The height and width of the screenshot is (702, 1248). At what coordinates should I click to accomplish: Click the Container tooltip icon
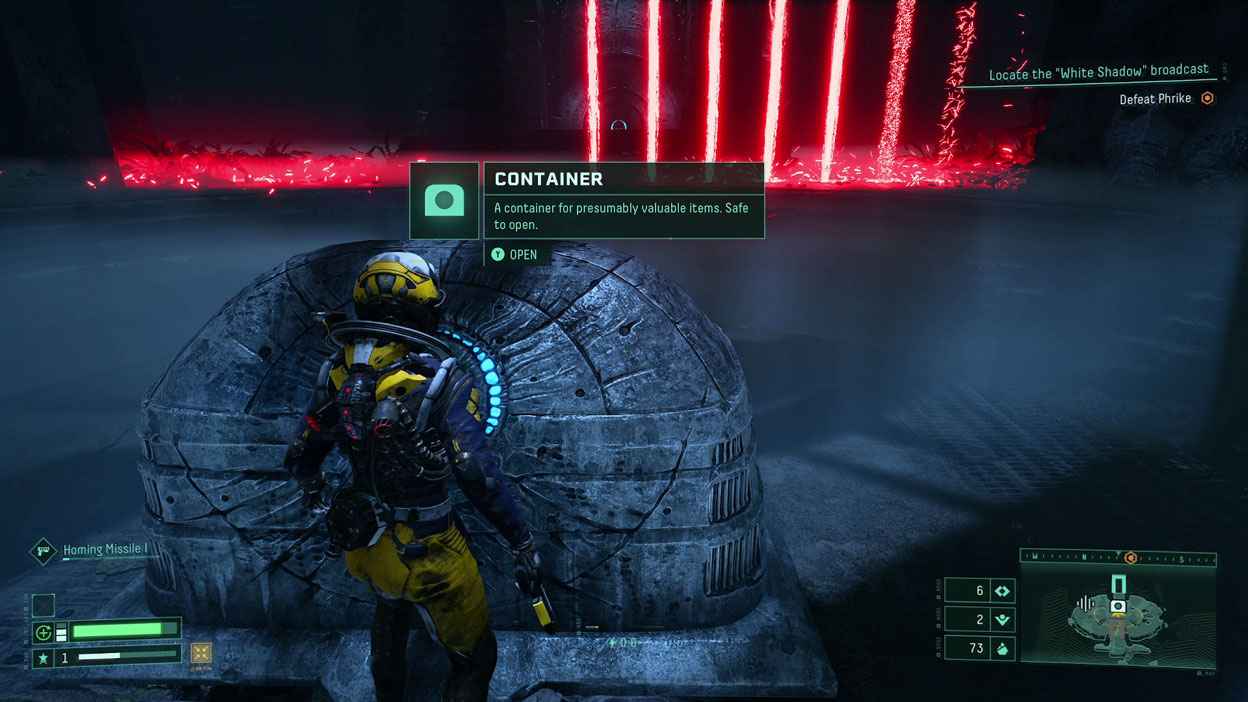click(445, 201)
